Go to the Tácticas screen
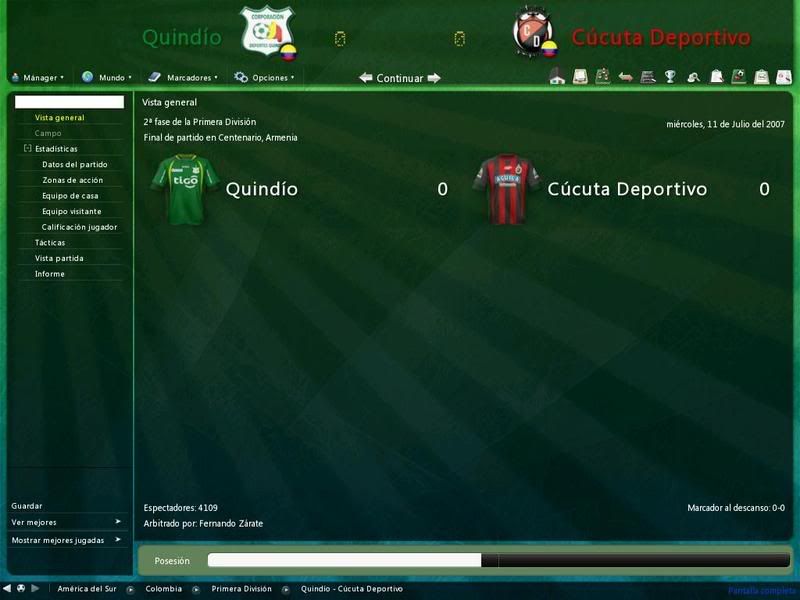The width and height of the screenshot is (800, 600). (50, 243)
